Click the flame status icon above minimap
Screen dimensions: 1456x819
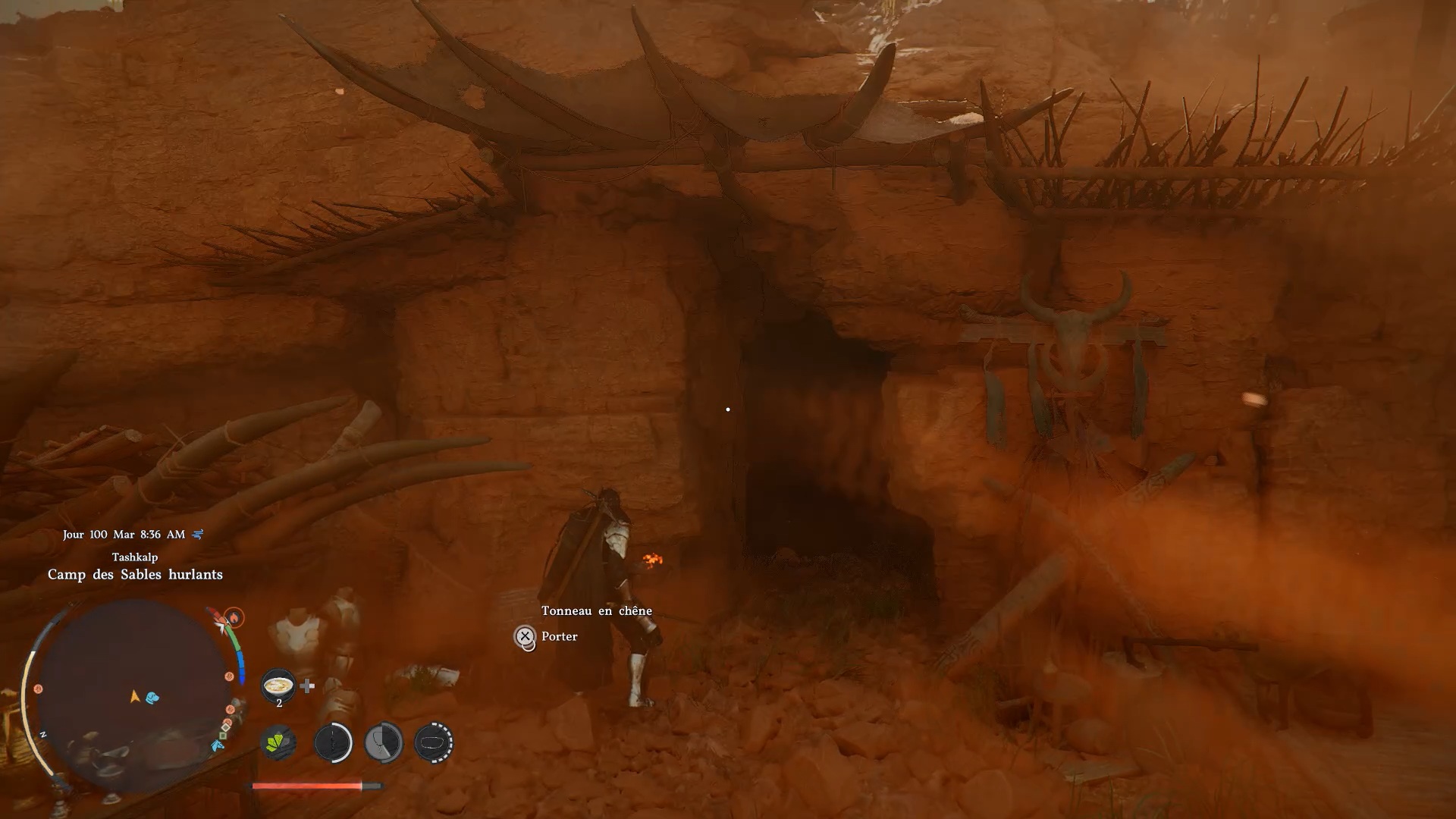coord(234,617)
